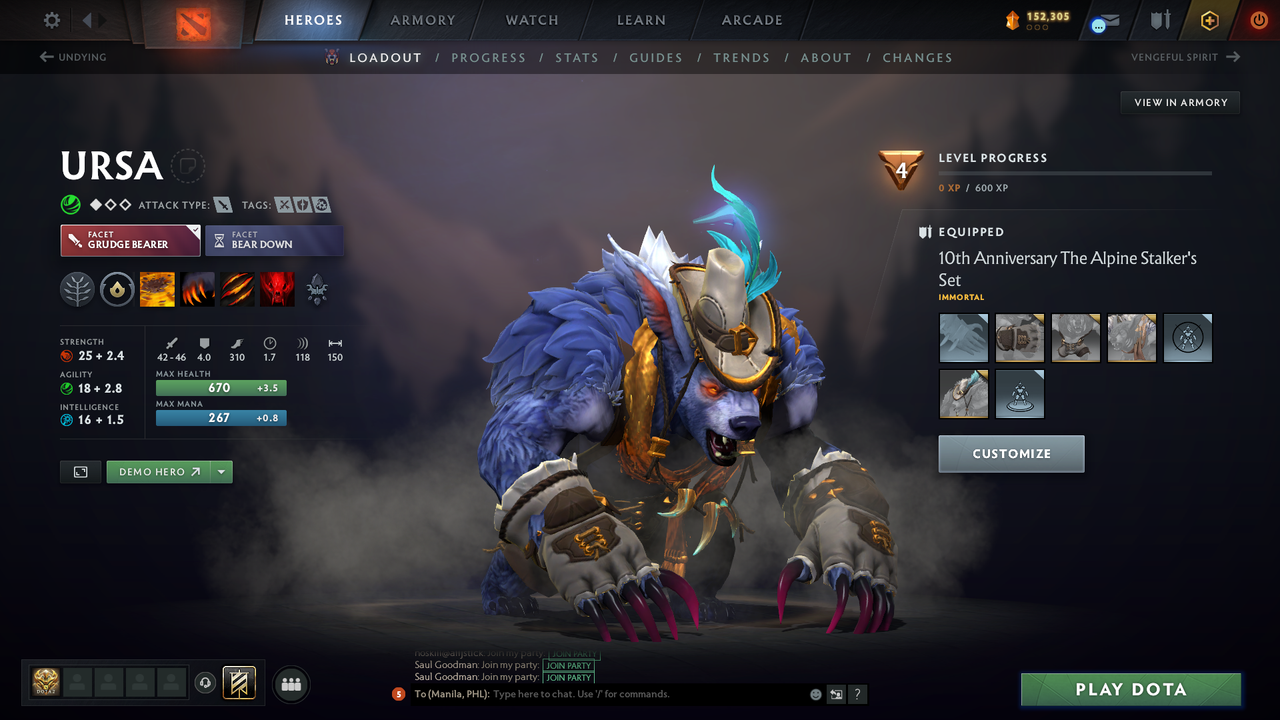Click Ursa's Enrage ultimate ability icon
The width and height of the screenshot is (1280, 720).
tap(277, 289)
